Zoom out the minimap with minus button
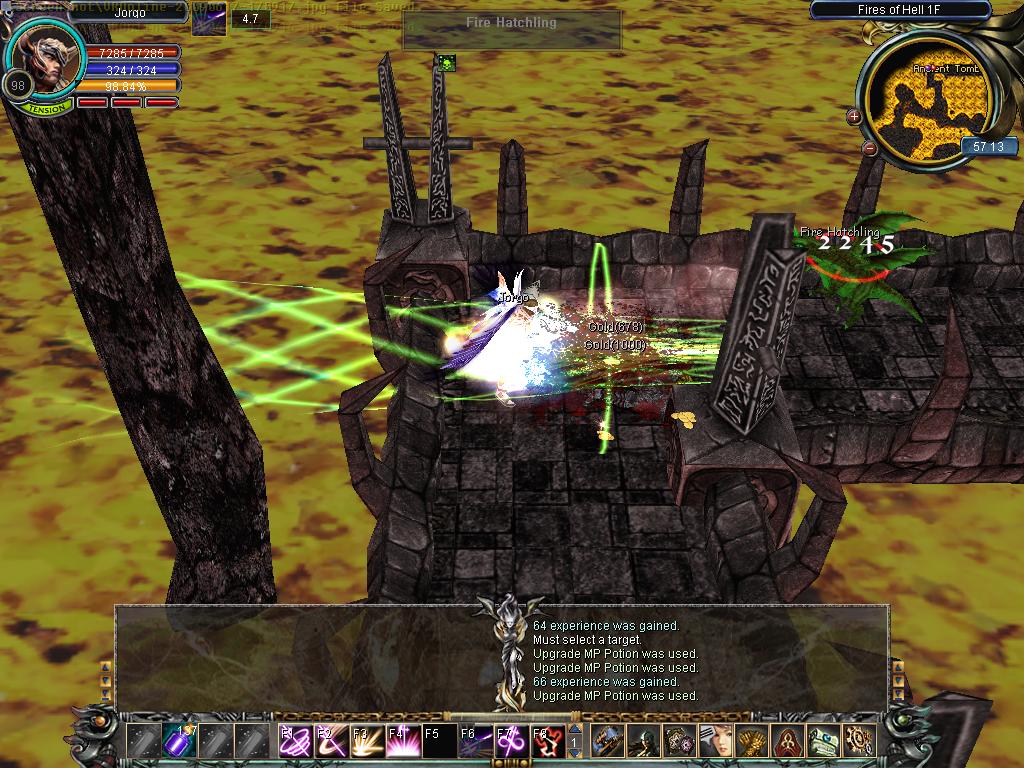 pyautogui.click(x=869, y=149)
